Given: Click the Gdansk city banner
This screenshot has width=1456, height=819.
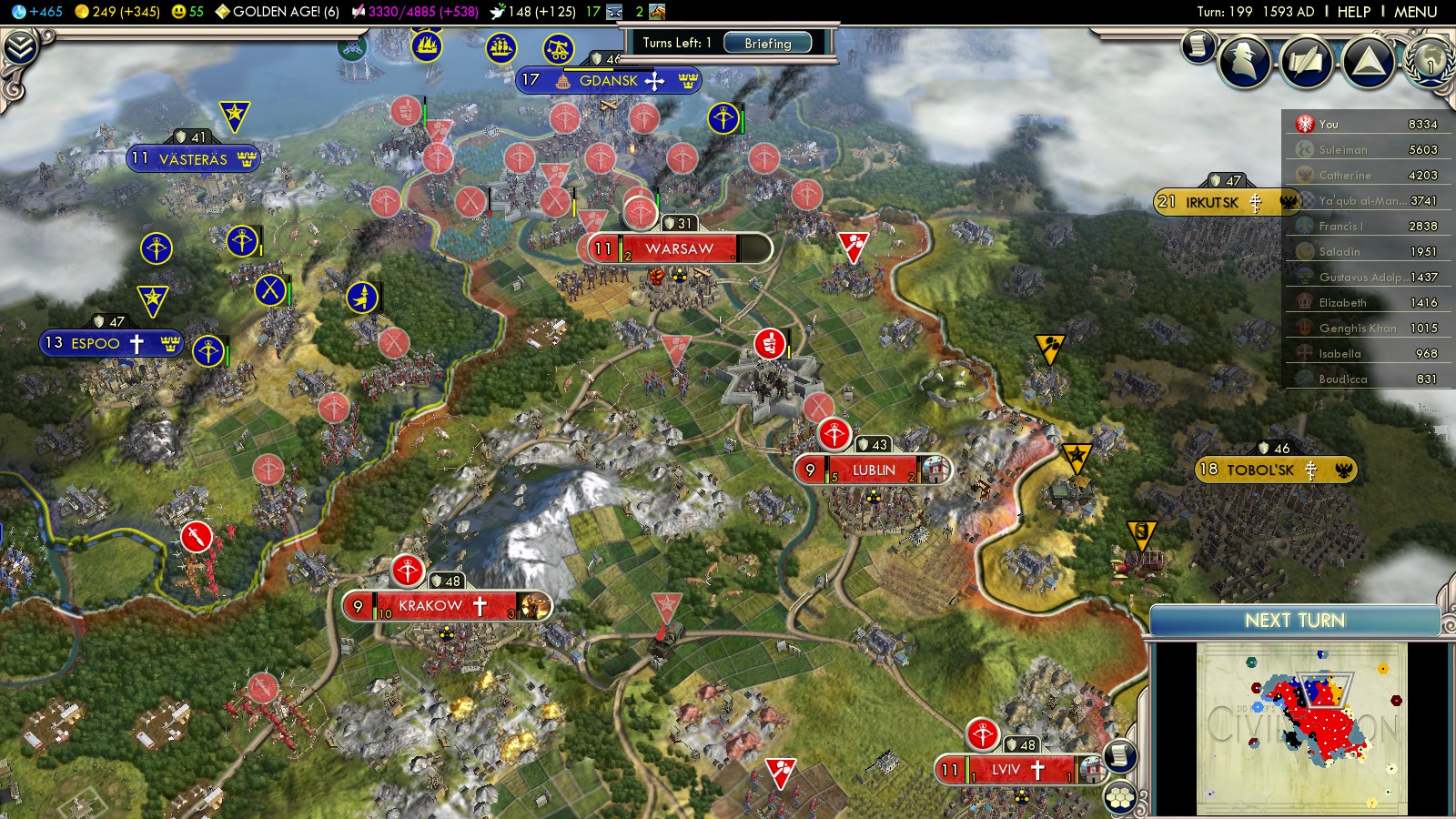Looking at the screenshot, I should [608, 81].
